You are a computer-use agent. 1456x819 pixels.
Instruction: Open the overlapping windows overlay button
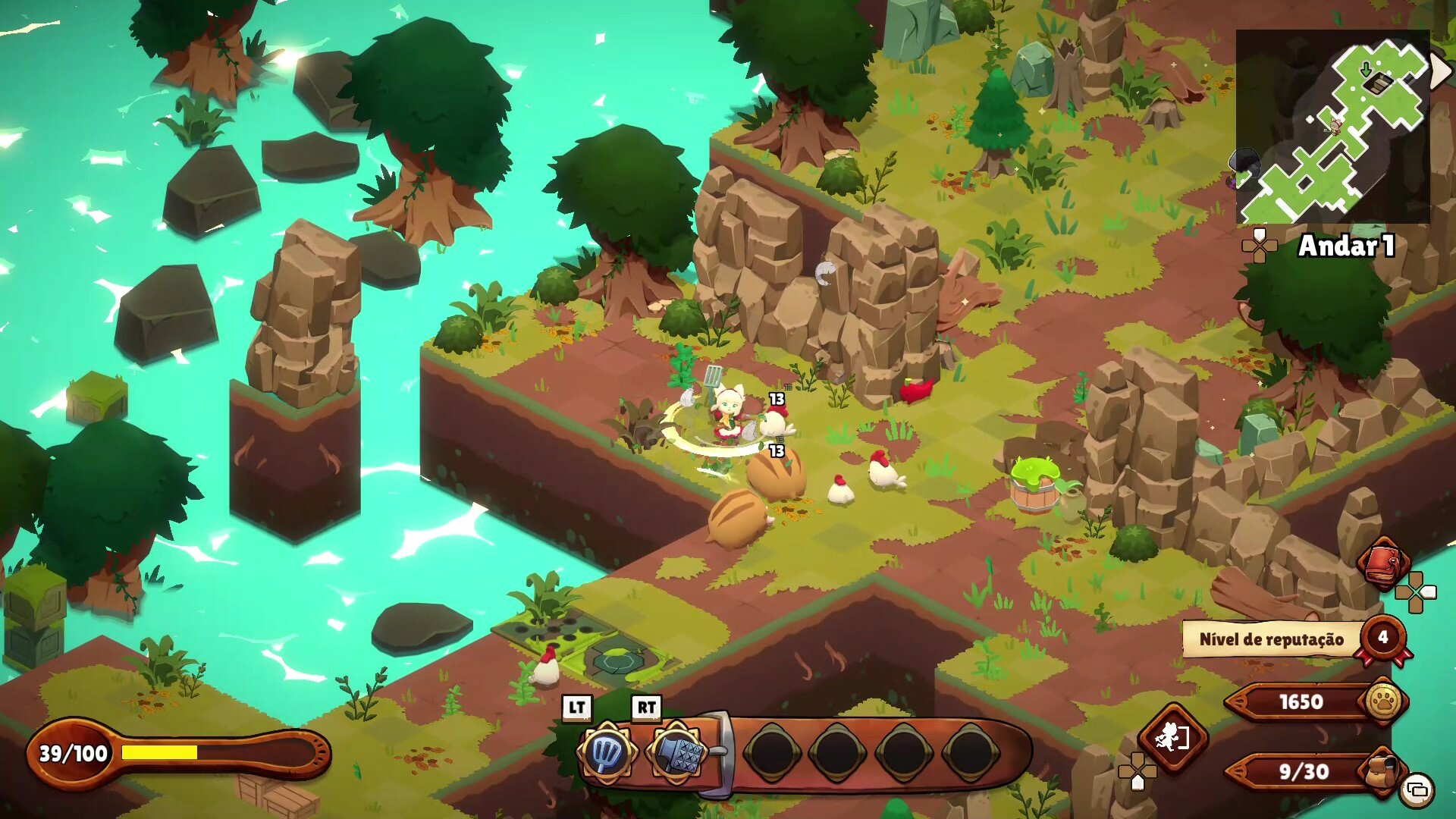click(x=1417, y=790)
